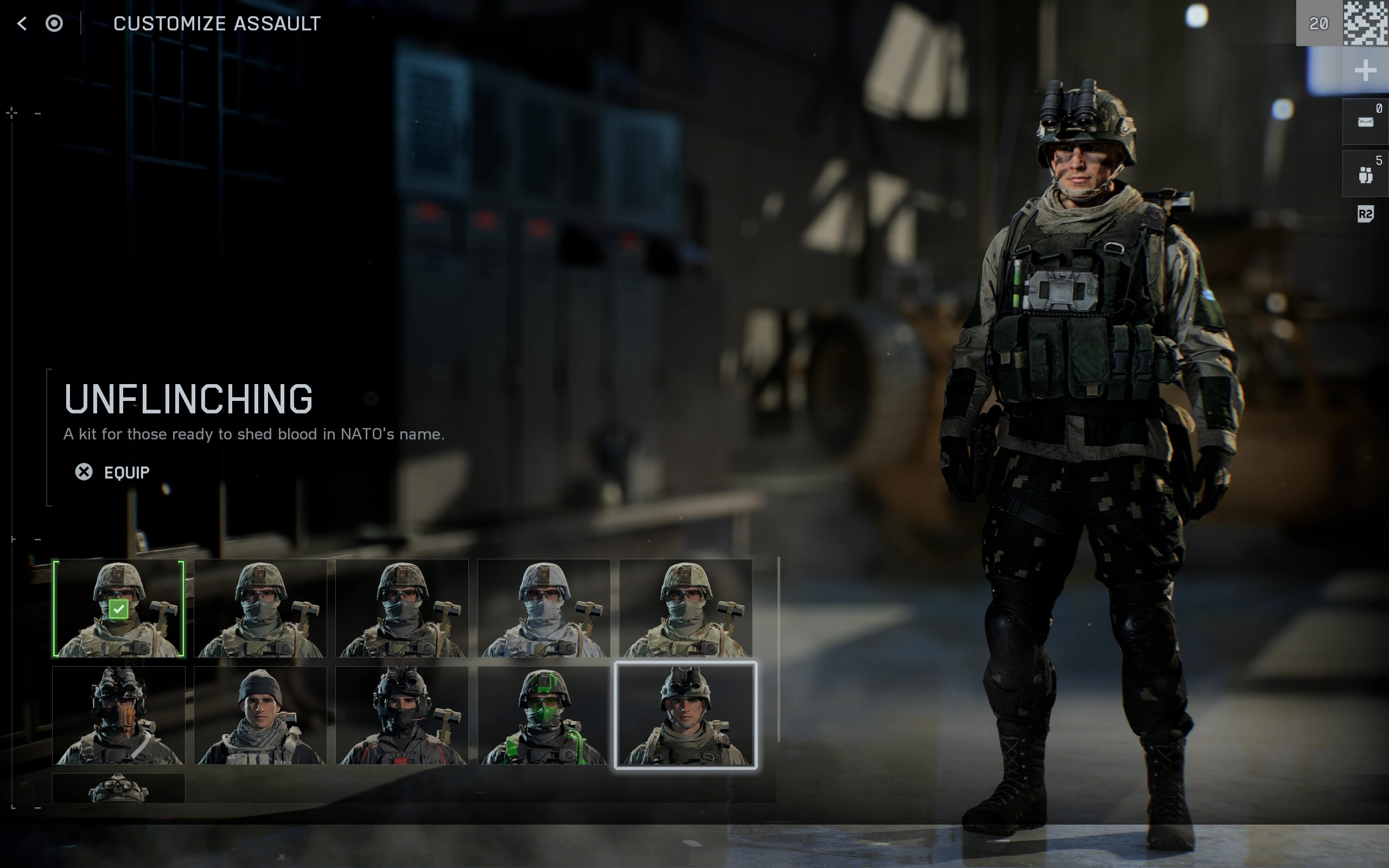Click the circular target icon beside the back arrow
This screenshot has width=1389, height=868.
54,23
